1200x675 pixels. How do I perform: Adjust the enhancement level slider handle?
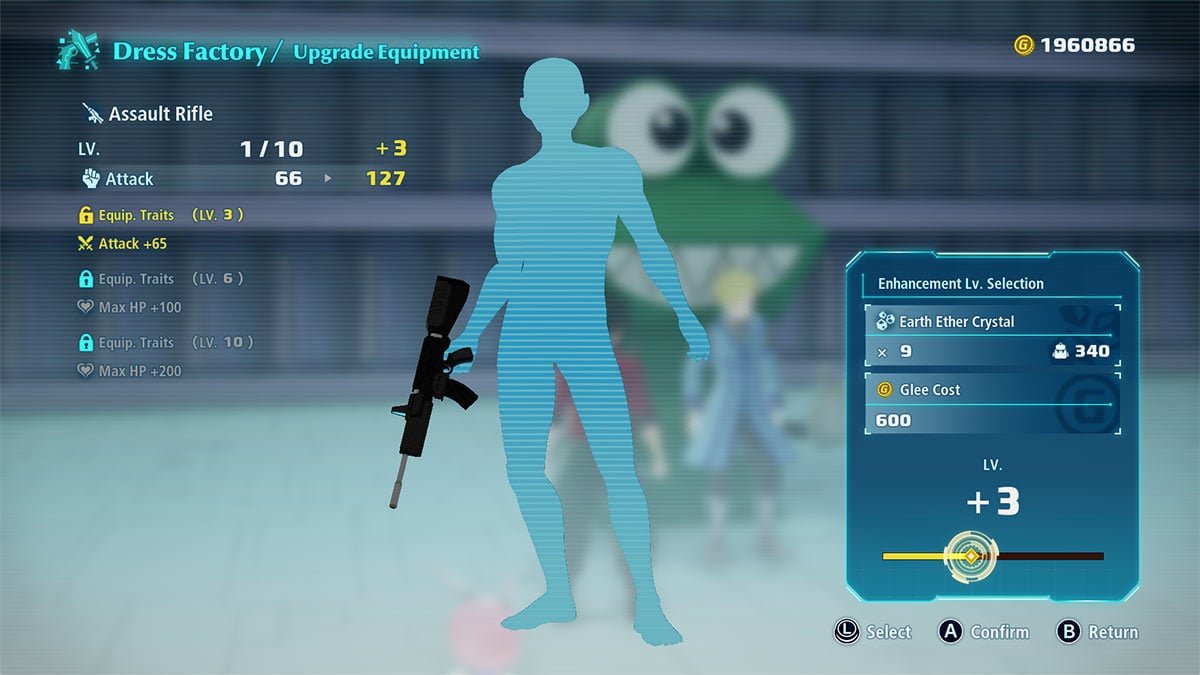(968, 556)
